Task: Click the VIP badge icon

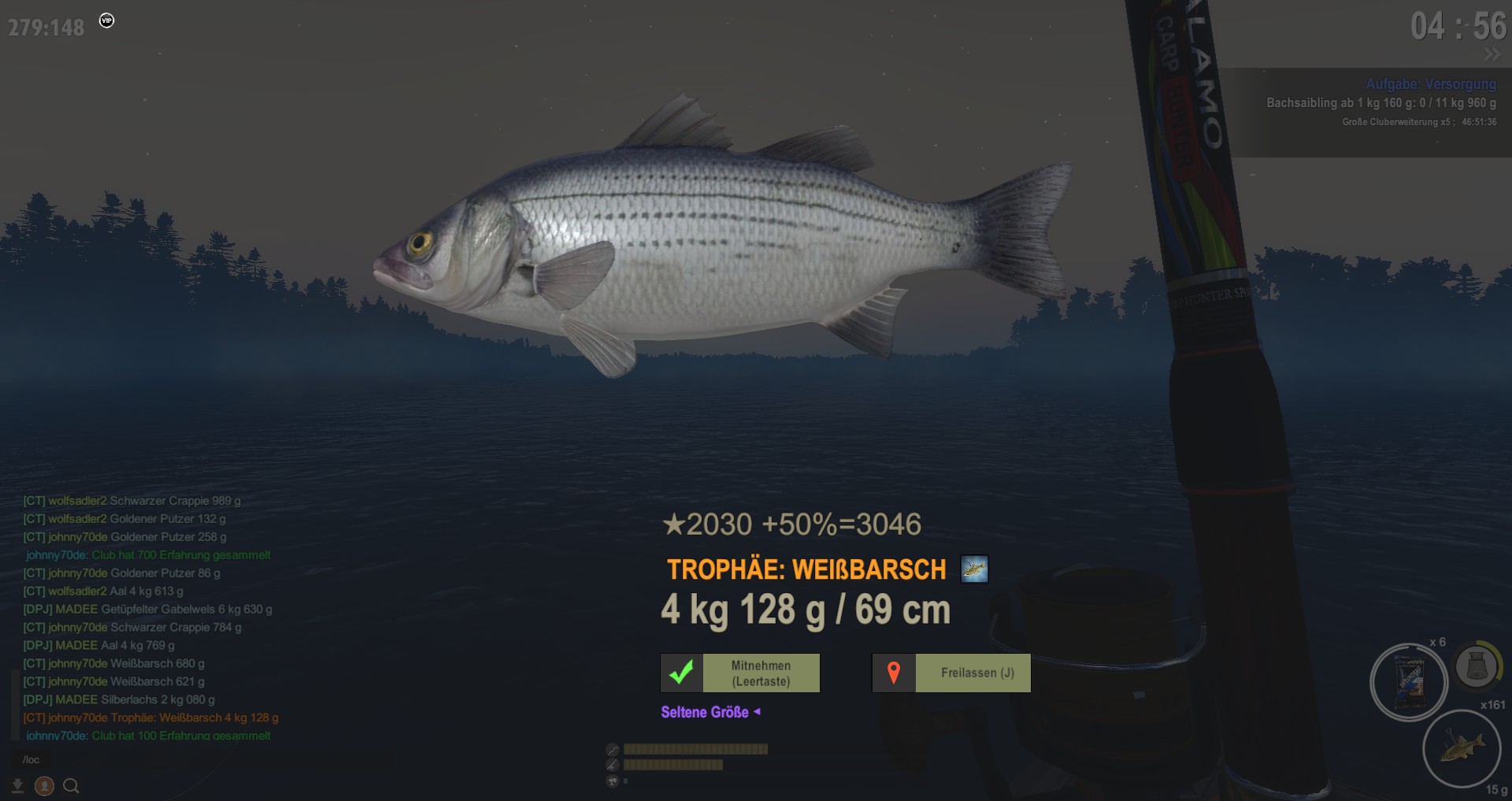Action: (x=107, y=20)
